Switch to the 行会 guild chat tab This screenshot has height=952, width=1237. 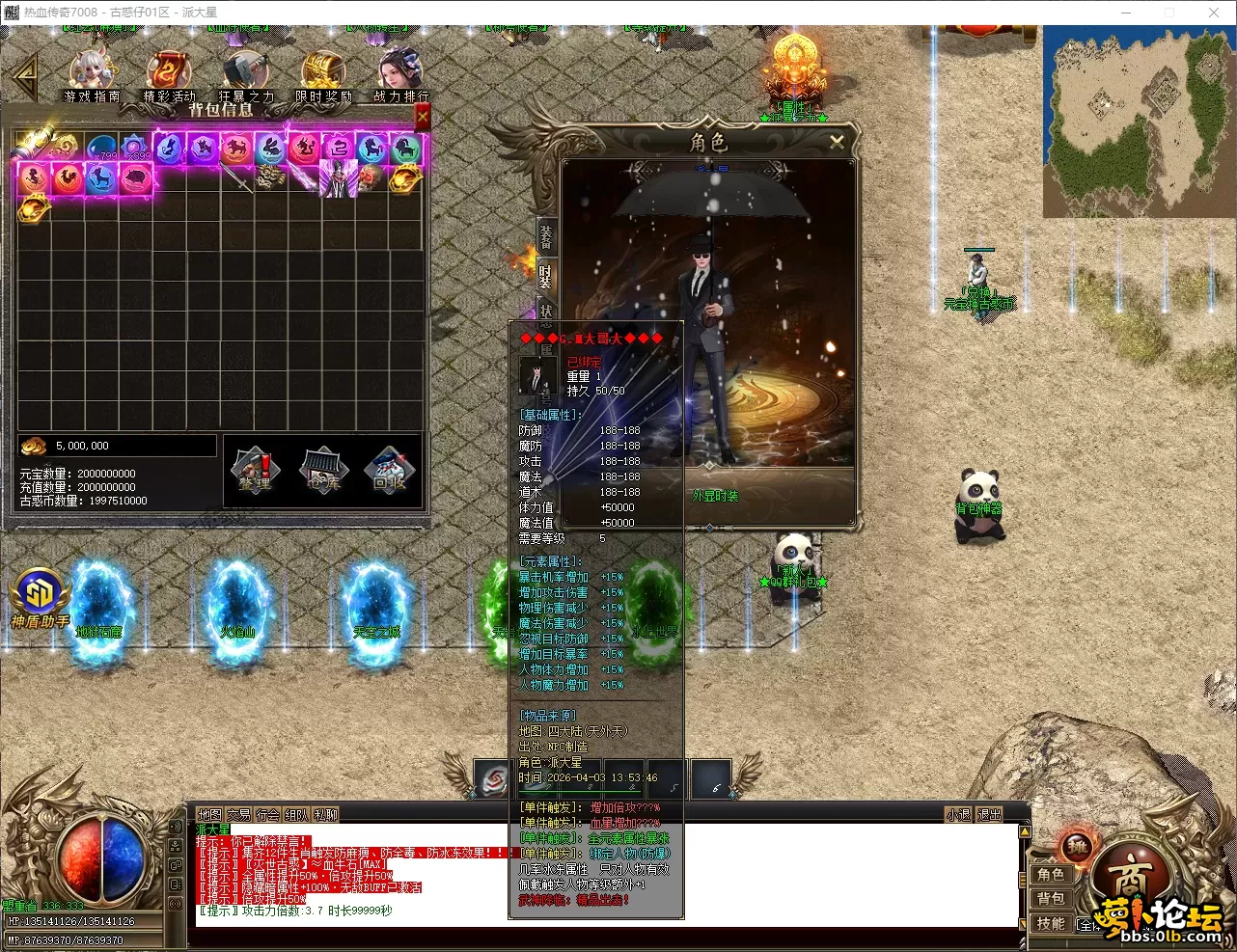(268, 815)
